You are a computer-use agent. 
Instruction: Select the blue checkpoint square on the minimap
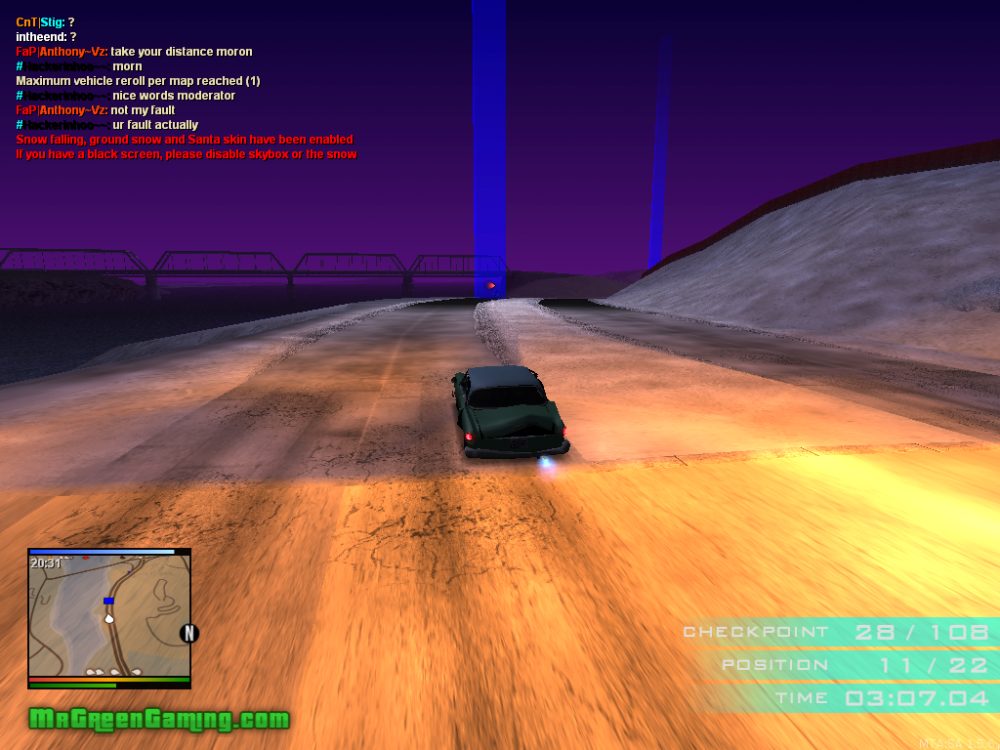point(108,601)
